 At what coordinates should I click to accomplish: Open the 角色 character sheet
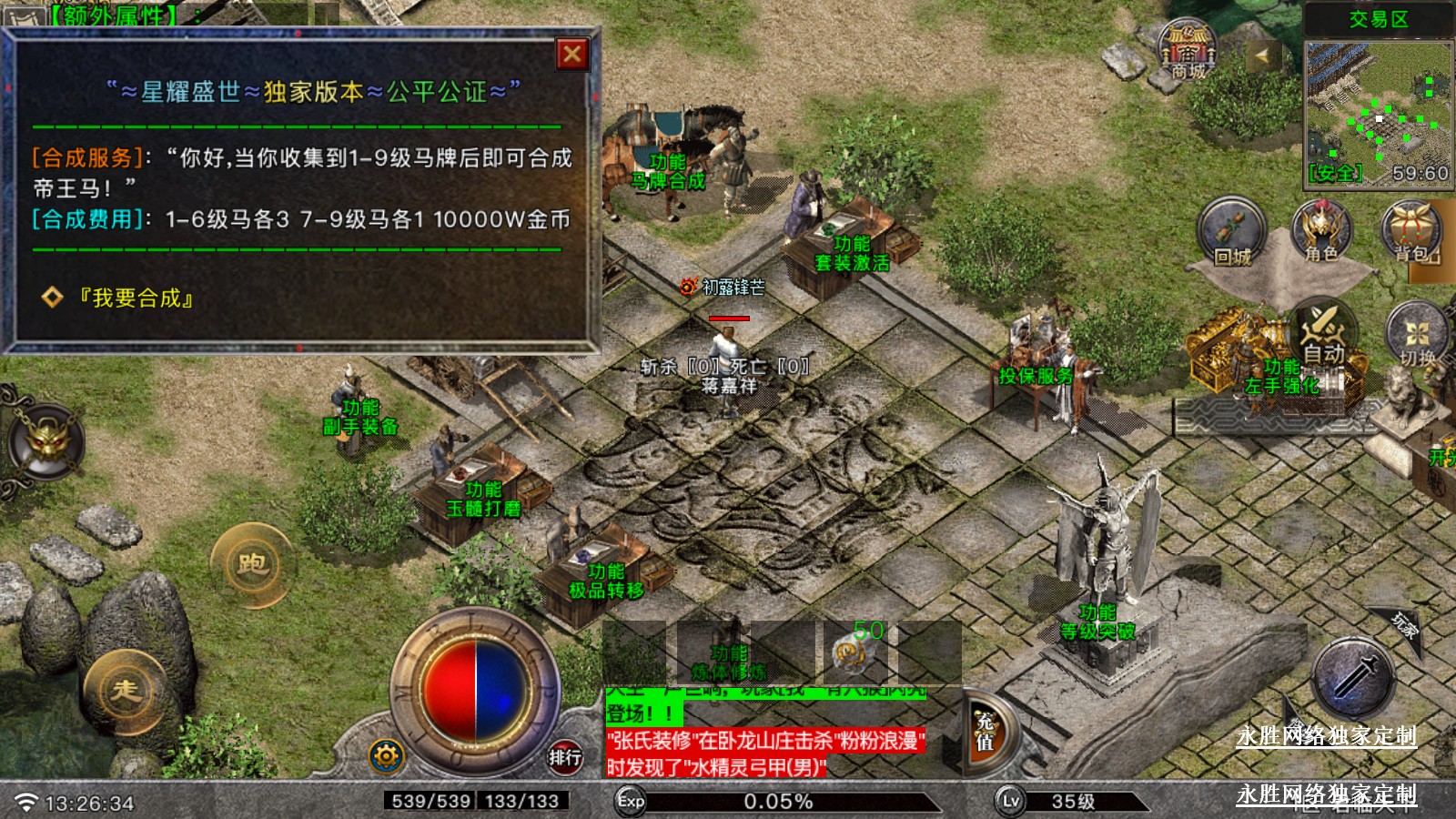pos(1321,233)
